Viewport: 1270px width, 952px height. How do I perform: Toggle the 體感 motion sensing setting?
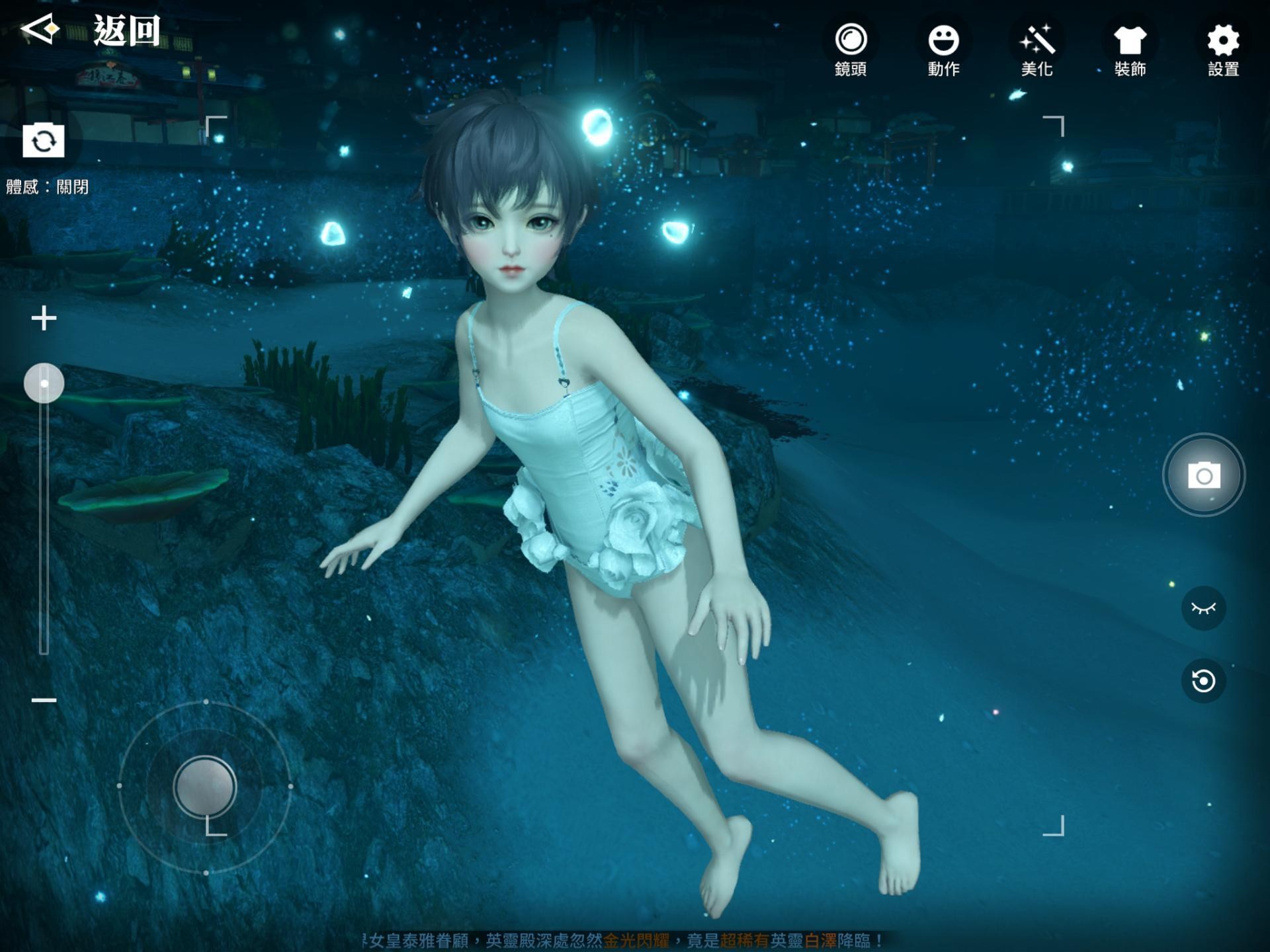[48, 187]
